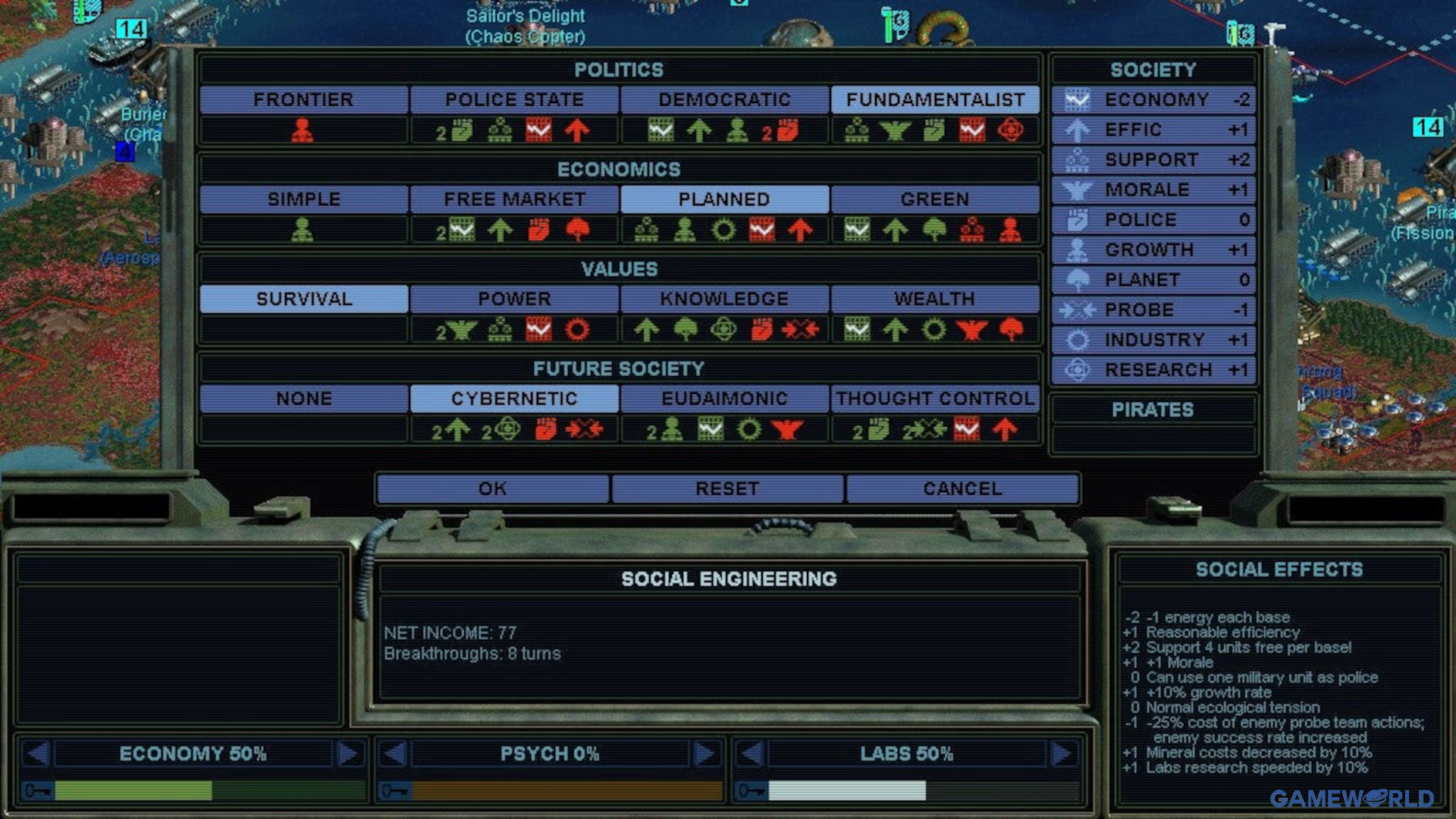Cancel social engineering changes
Screen dimensions: 1456x819
point(962,489)
